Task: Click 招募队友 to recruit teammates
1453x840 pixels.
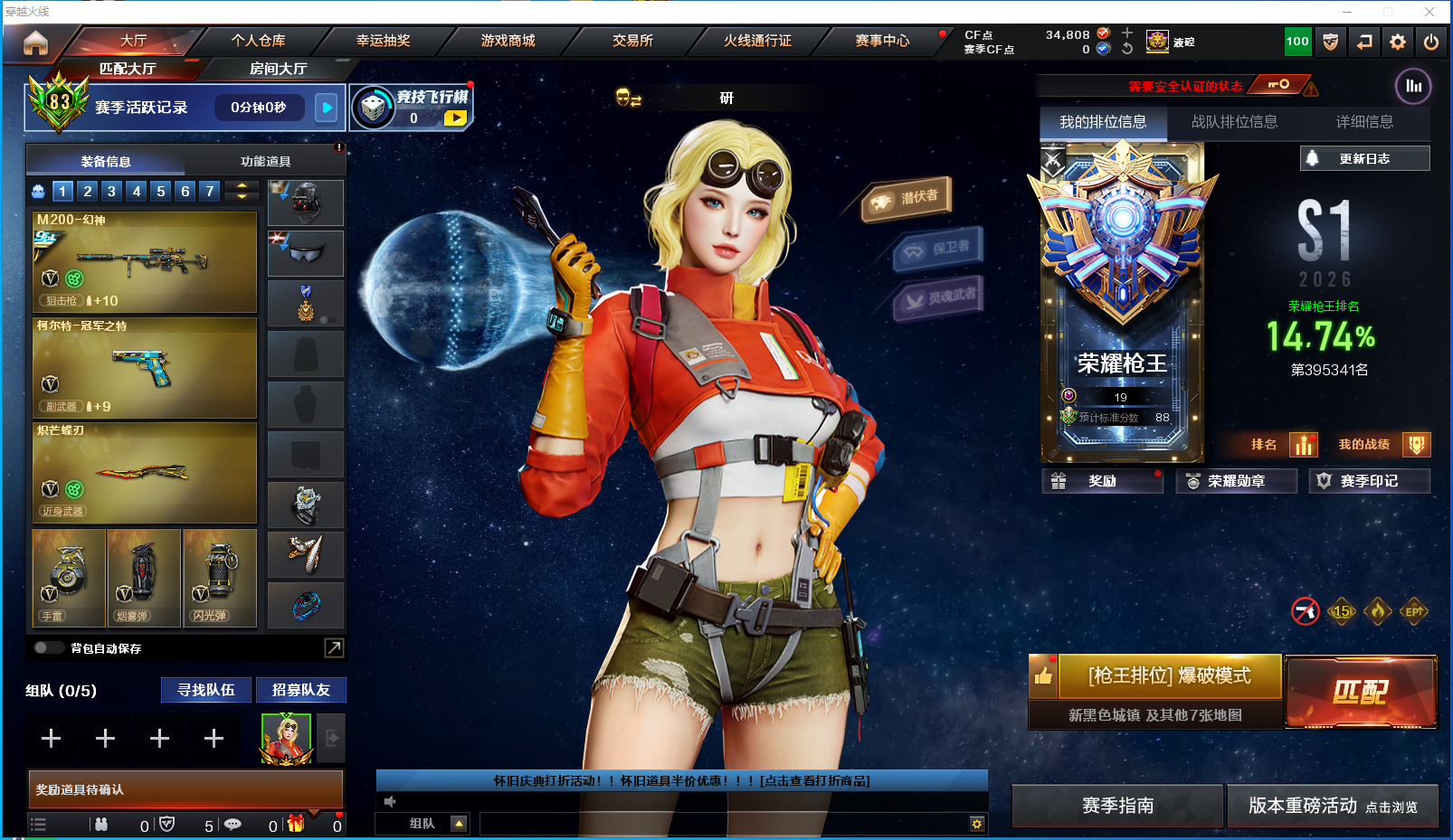Action: (x=301, y=690)
